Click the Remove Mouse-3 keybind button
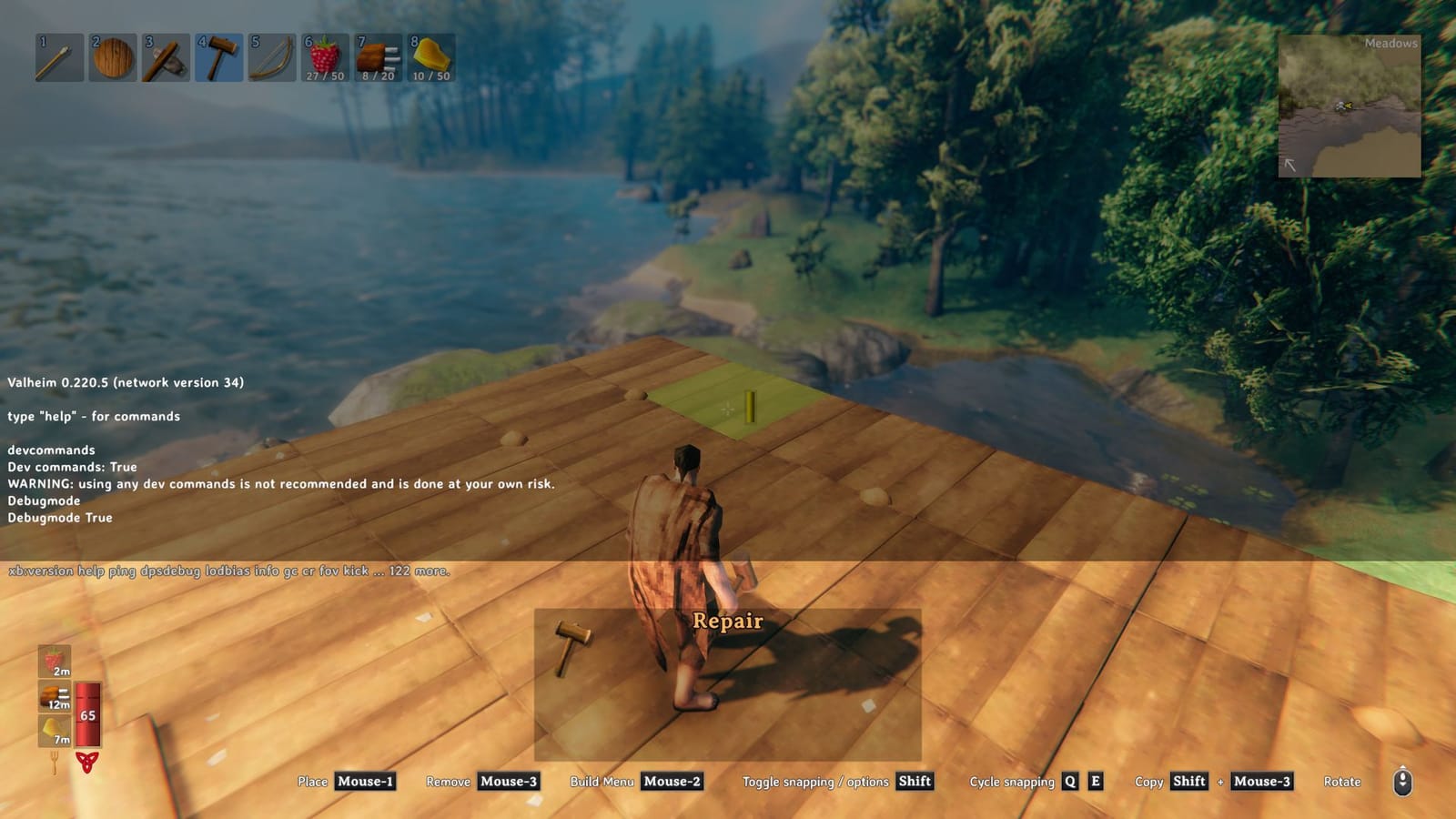The height and width of the screenshot is (819, 1456). coord(508,782)
